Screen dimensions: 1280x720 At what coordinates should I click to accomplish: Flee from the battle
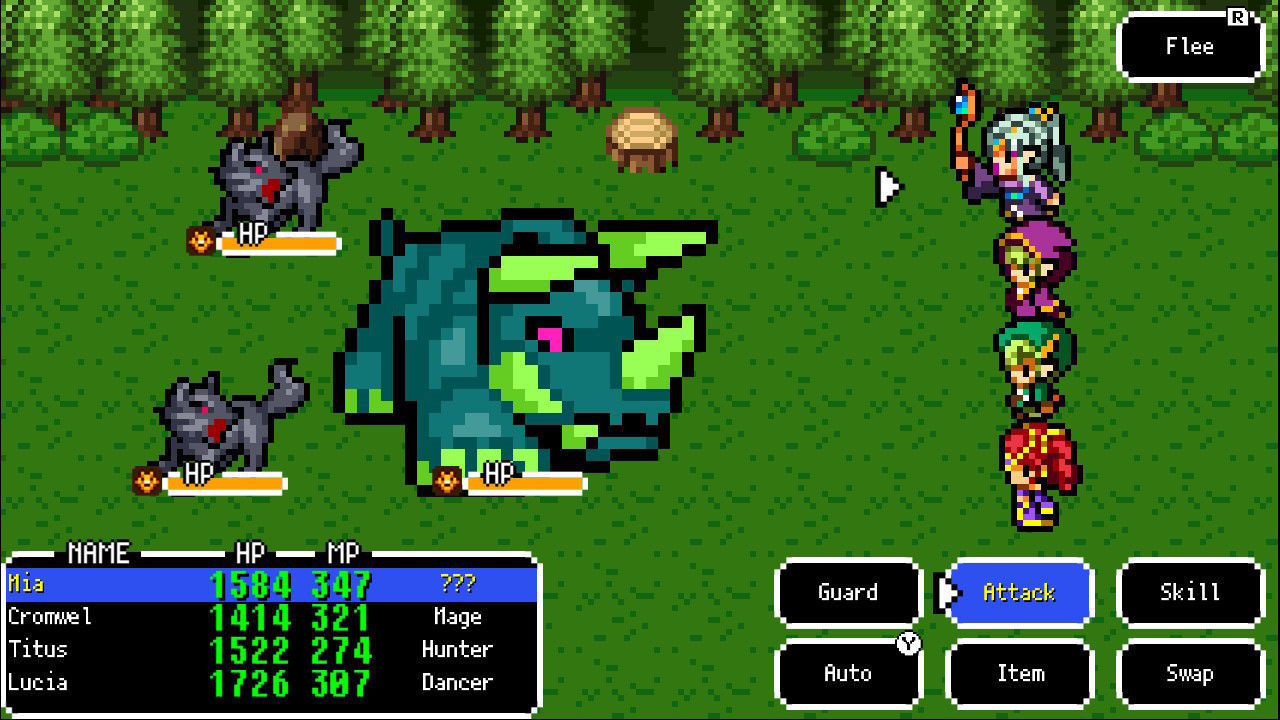click(1190, 47)
